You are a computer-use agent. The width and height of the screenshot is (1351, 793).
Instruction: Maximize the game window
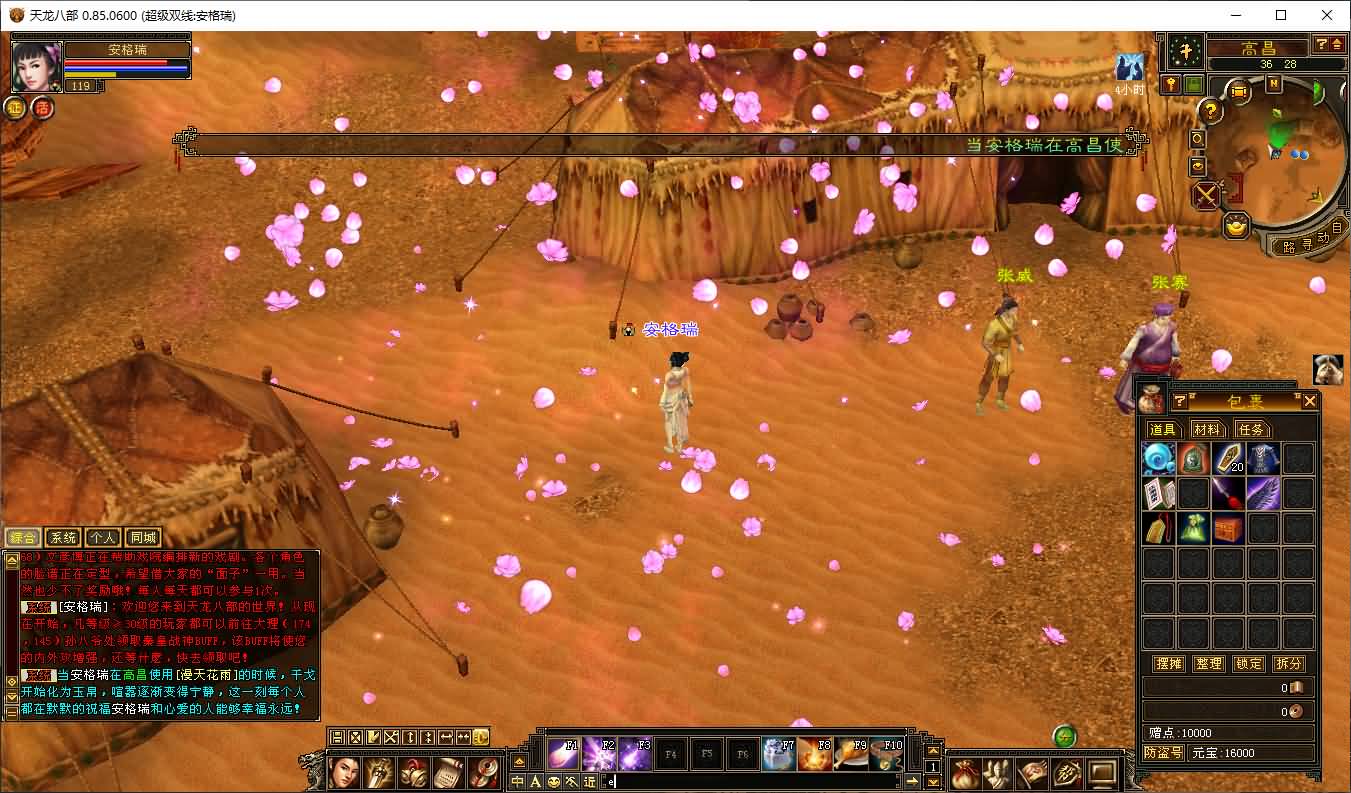[x=1281, y=15]
